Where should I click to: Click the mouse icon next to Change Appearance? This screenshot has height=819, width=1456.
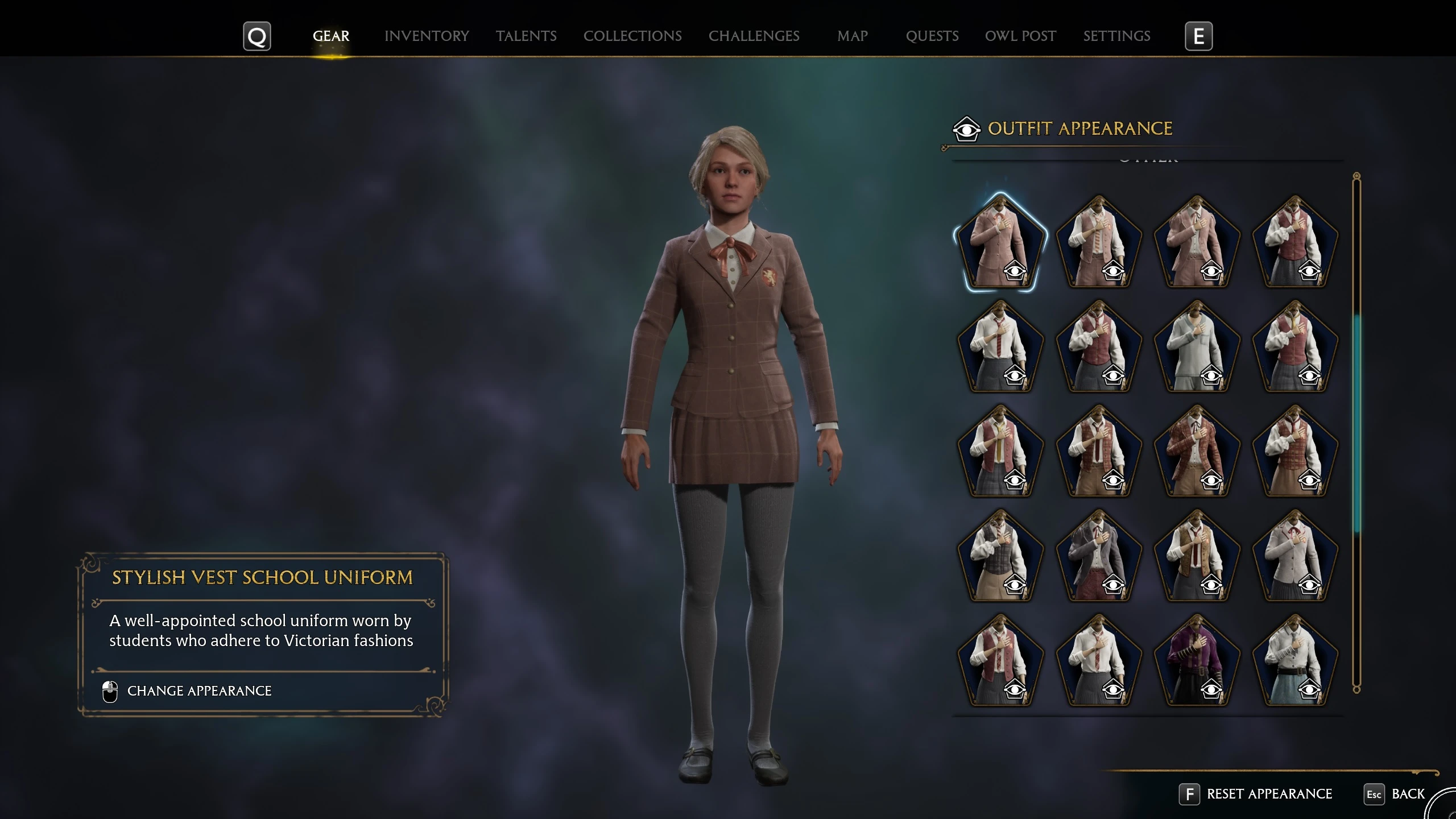coord(109,690)
